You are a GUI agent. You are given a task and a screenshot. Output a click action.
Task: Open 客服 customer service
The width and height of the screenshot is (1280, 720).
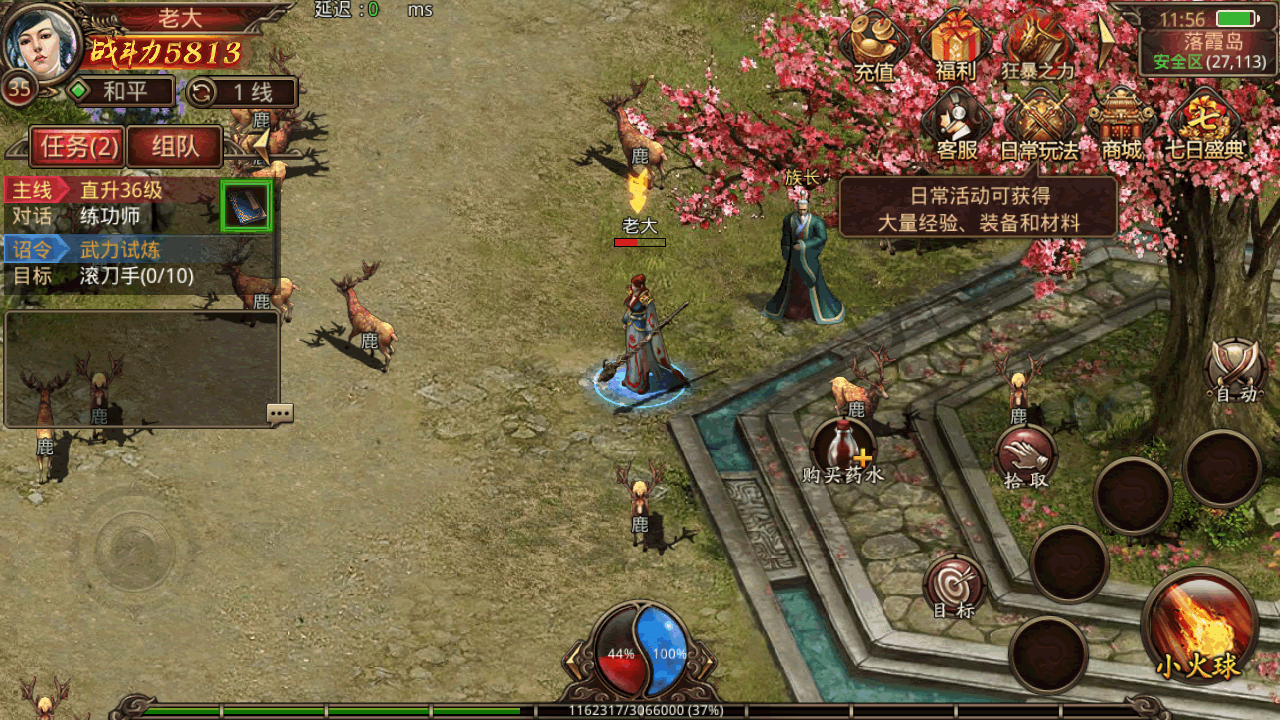point(956,125)
